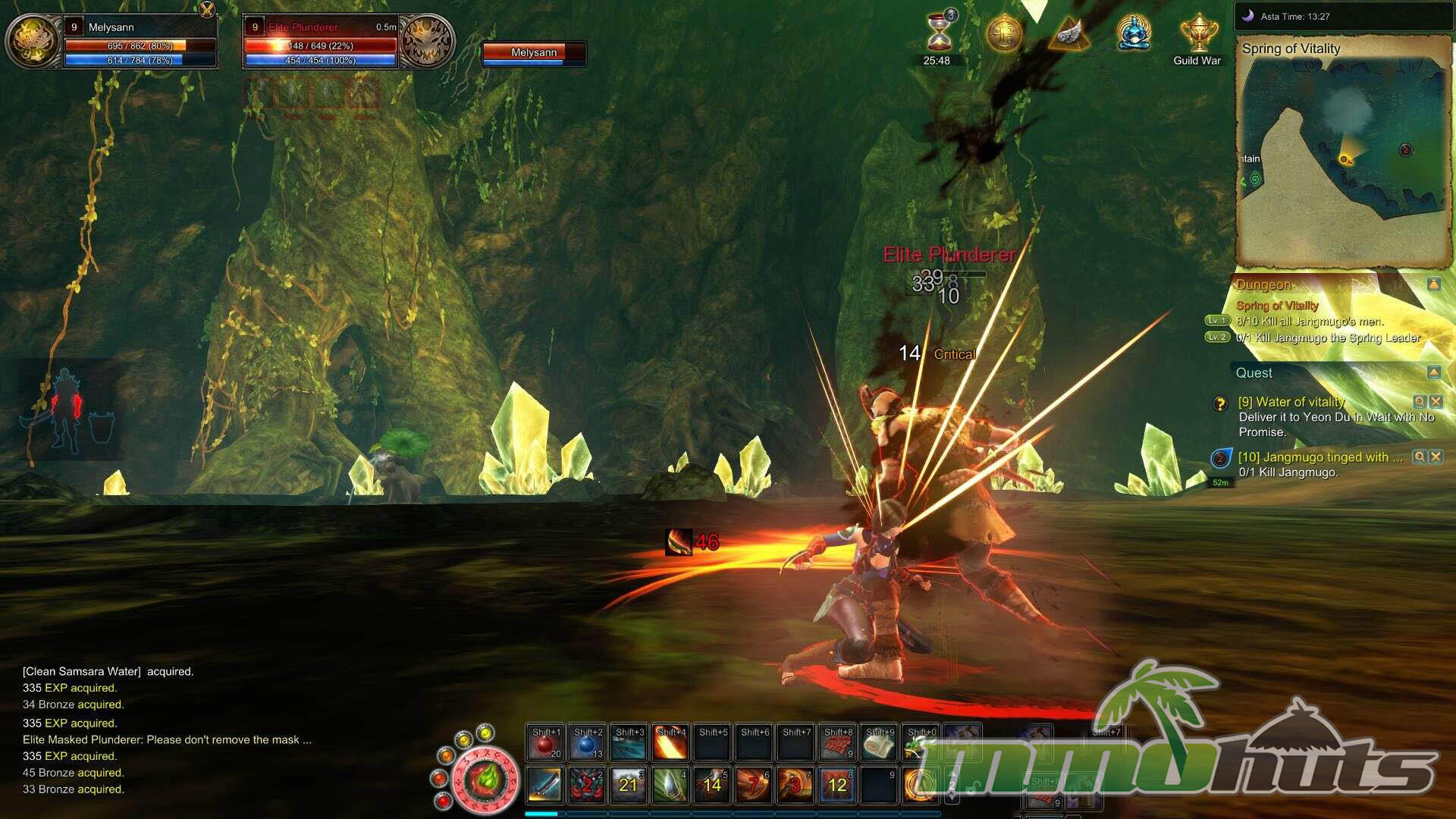Locate the Jangmugo quest with magnifier button
Image resolution: width=1456 pixels, height=819 pixels.
1419,457
